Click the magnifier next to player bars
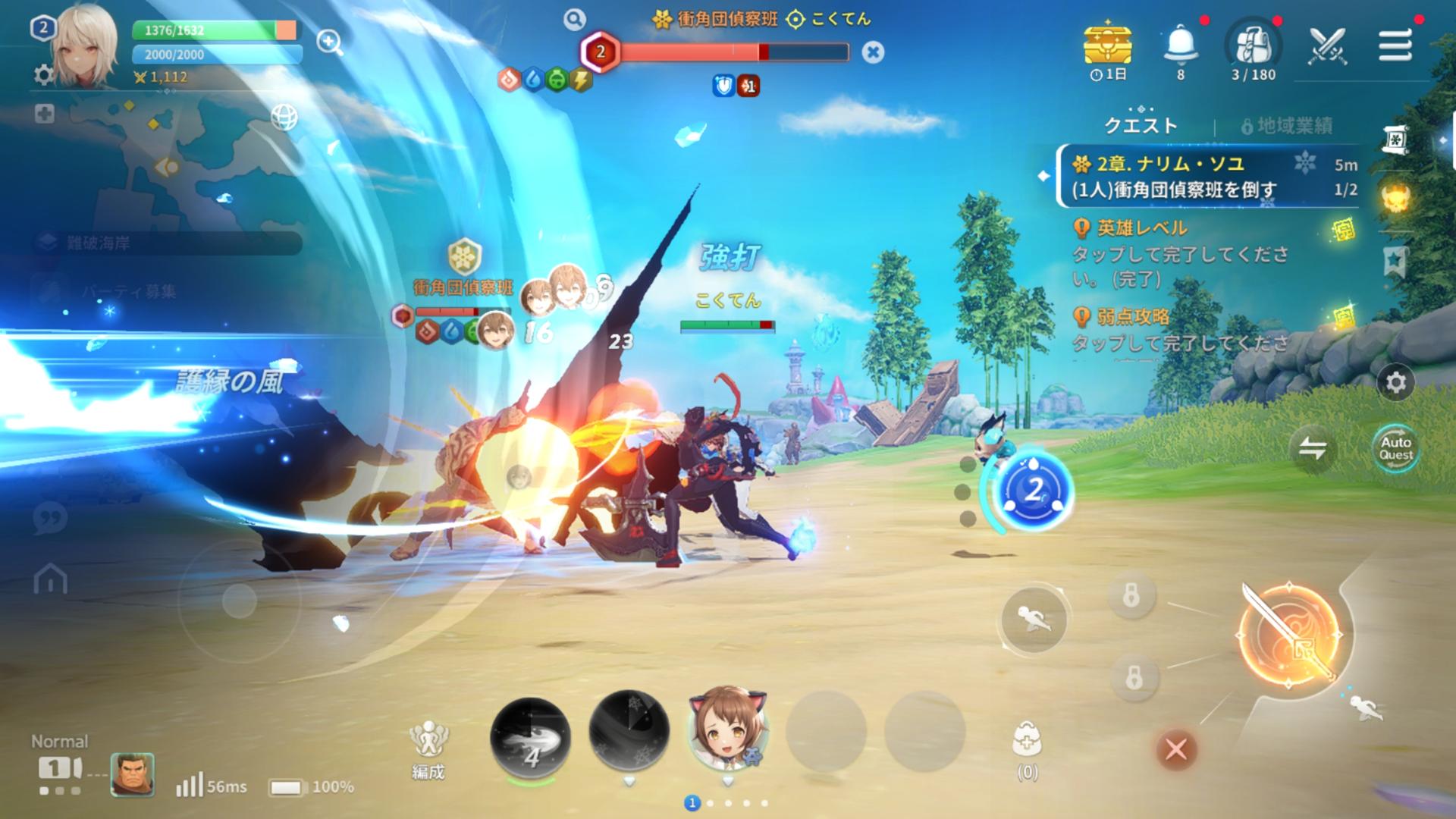 (330, 42)
